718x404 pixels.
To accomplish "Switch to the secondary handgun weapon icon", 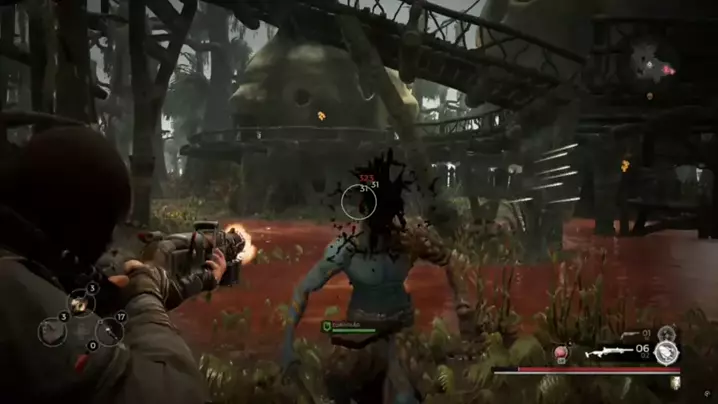I will pyautogui.click(x=630, y=335).
